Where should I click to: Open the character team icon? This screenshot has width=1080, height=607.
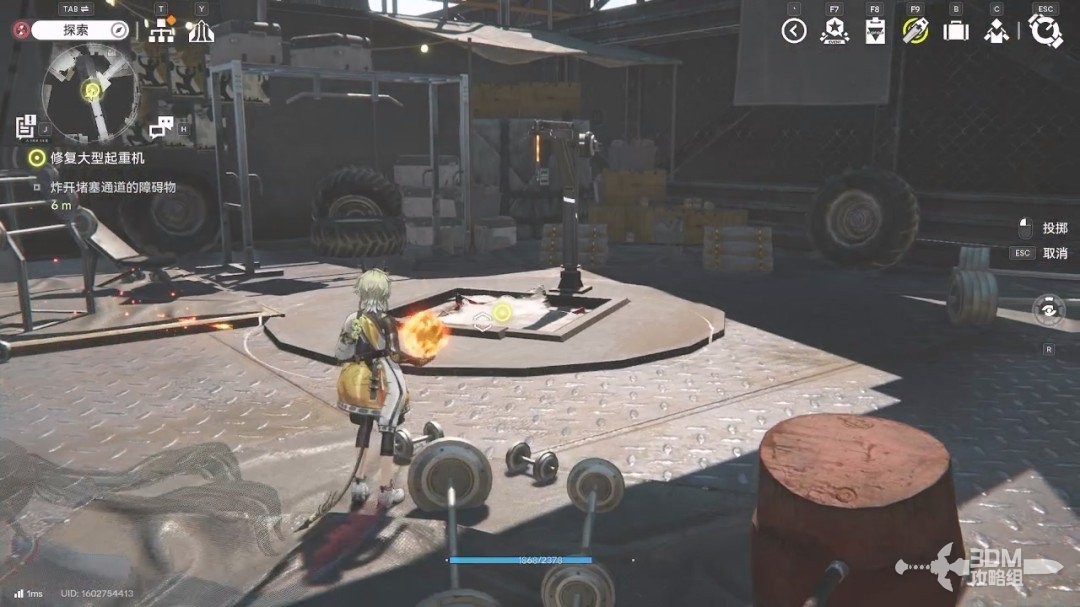996,31
